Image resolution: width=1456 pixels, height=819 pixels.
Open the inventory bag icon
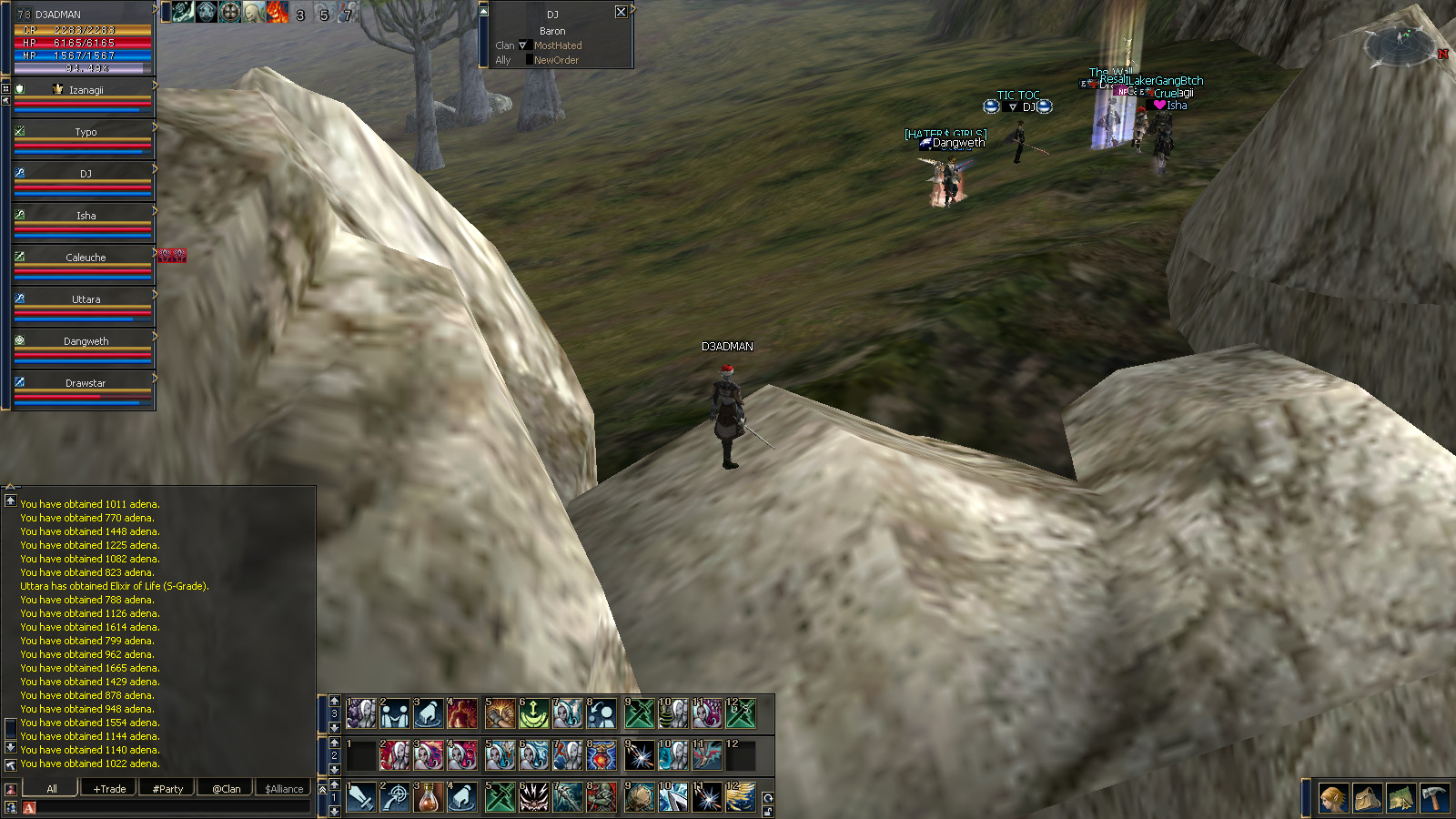coord(1367,799)
